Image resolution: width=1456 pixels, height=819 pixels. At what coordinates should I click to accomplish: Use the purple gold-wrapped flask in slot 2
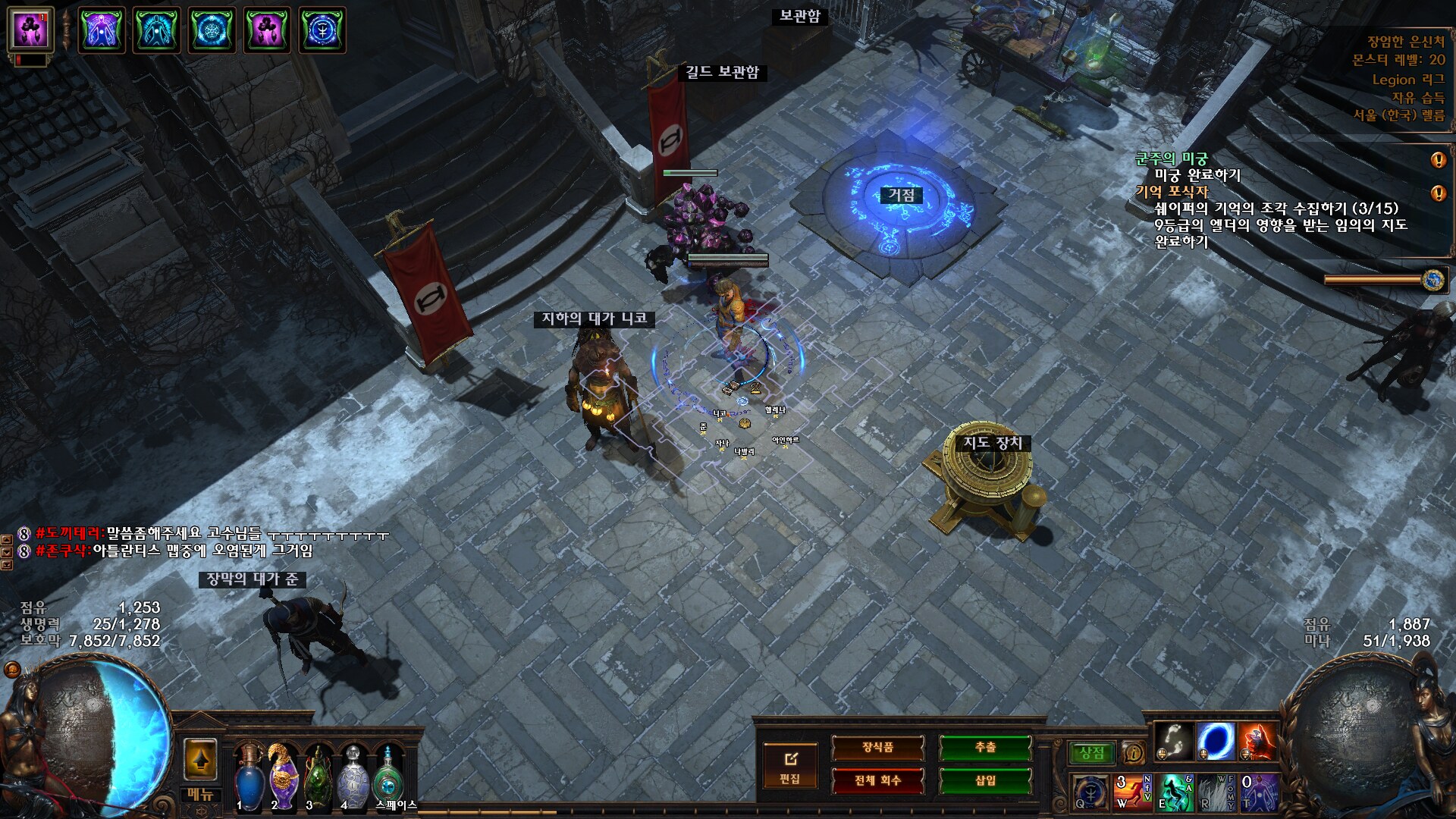point(283,776)
